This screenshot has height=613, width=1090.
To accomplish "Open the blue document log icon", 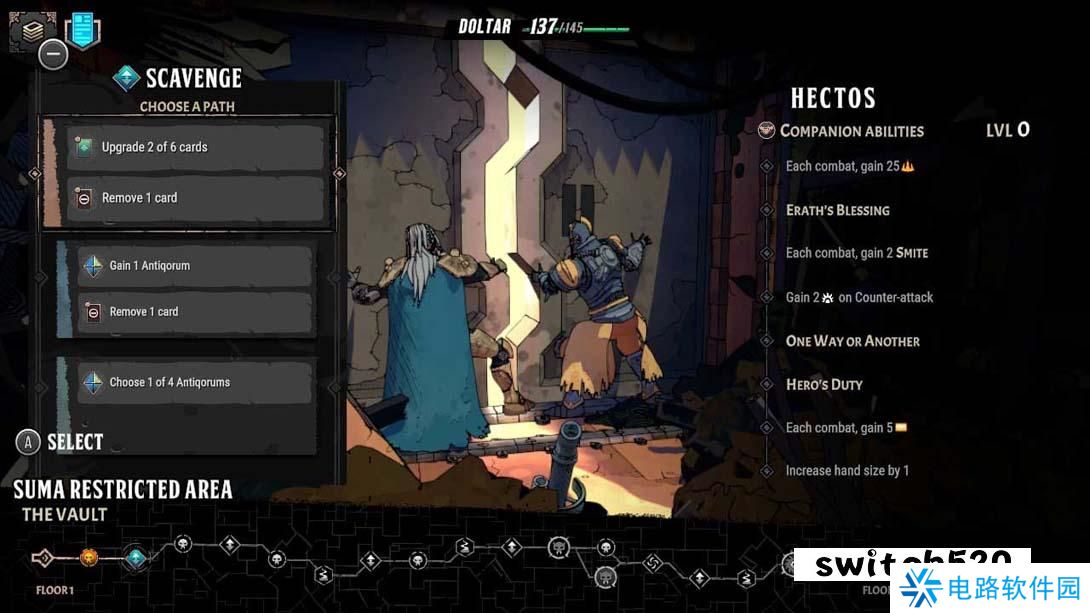I will [83, 30].
